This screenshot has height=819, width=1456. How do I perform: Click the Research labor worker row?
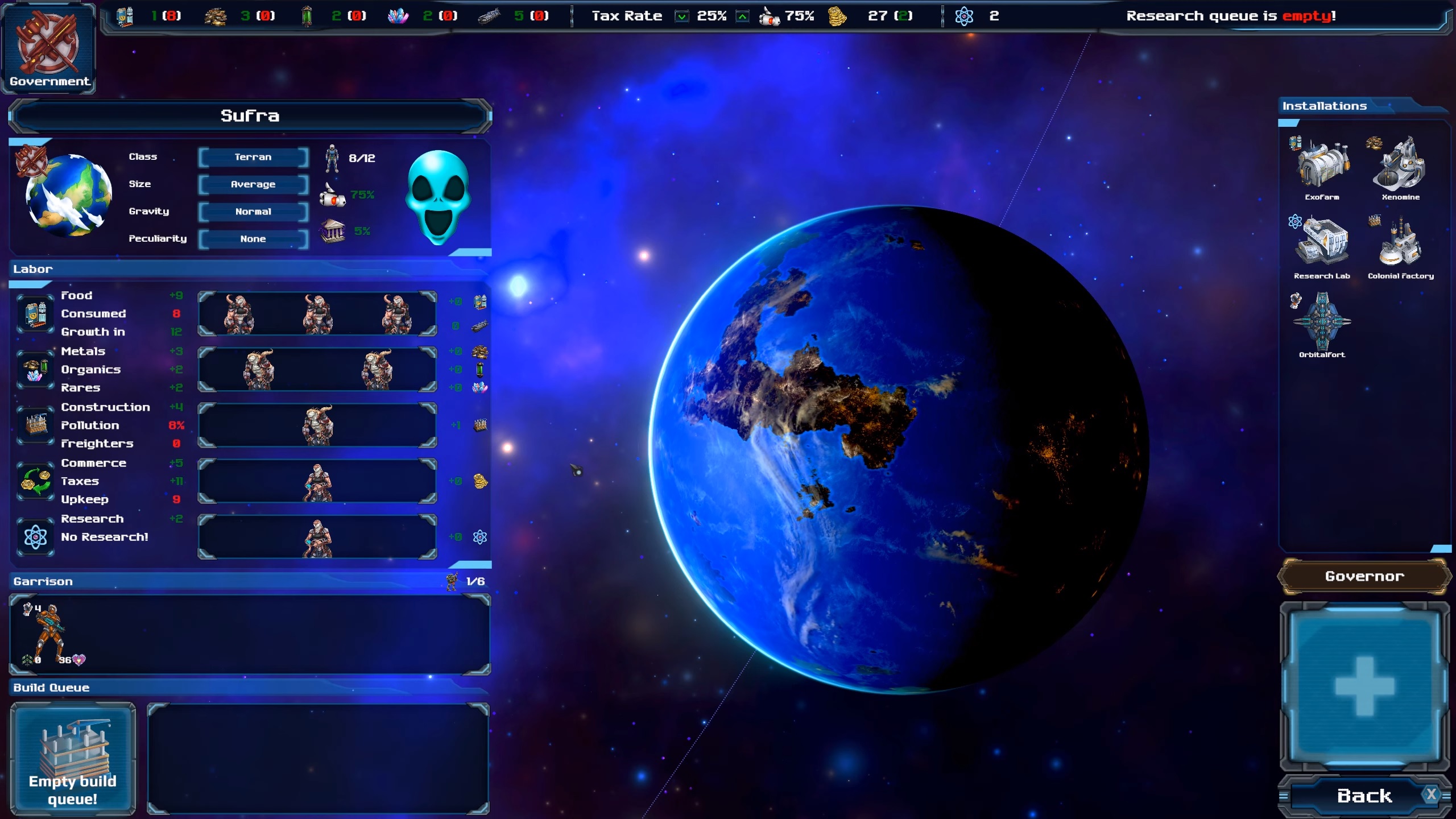point(317,537)
